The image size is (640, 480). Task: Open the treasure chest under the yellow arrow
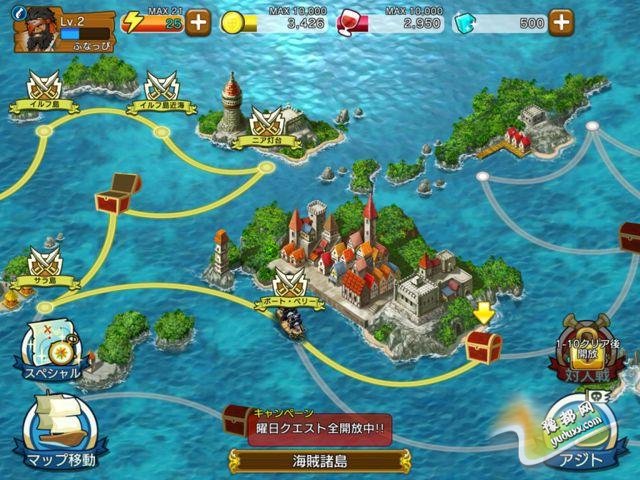coord(484,346)
